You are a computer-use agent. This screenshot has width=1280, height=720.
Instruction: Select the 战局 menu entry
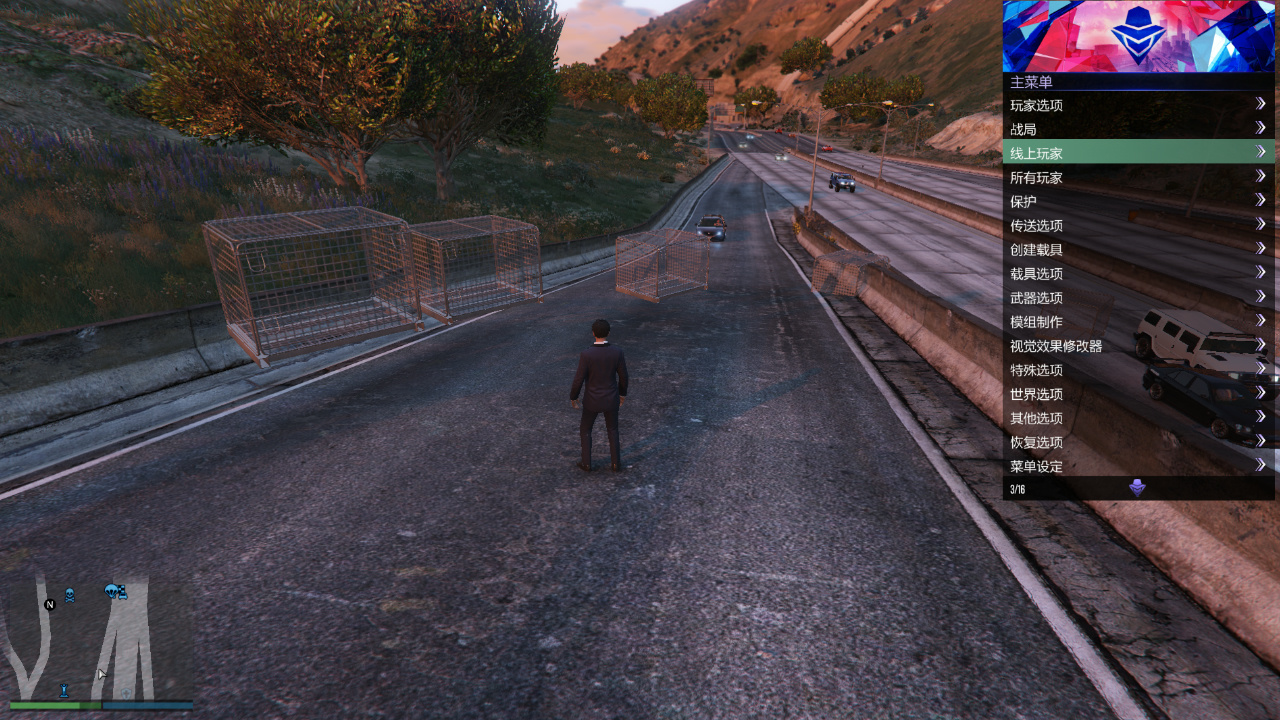(1138, 129)
